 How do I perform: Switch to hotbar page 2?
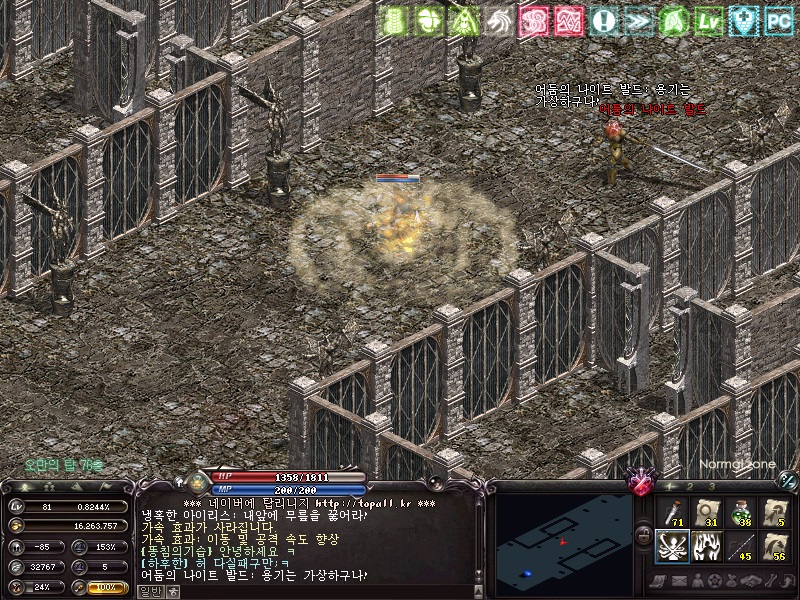point(690,486)
